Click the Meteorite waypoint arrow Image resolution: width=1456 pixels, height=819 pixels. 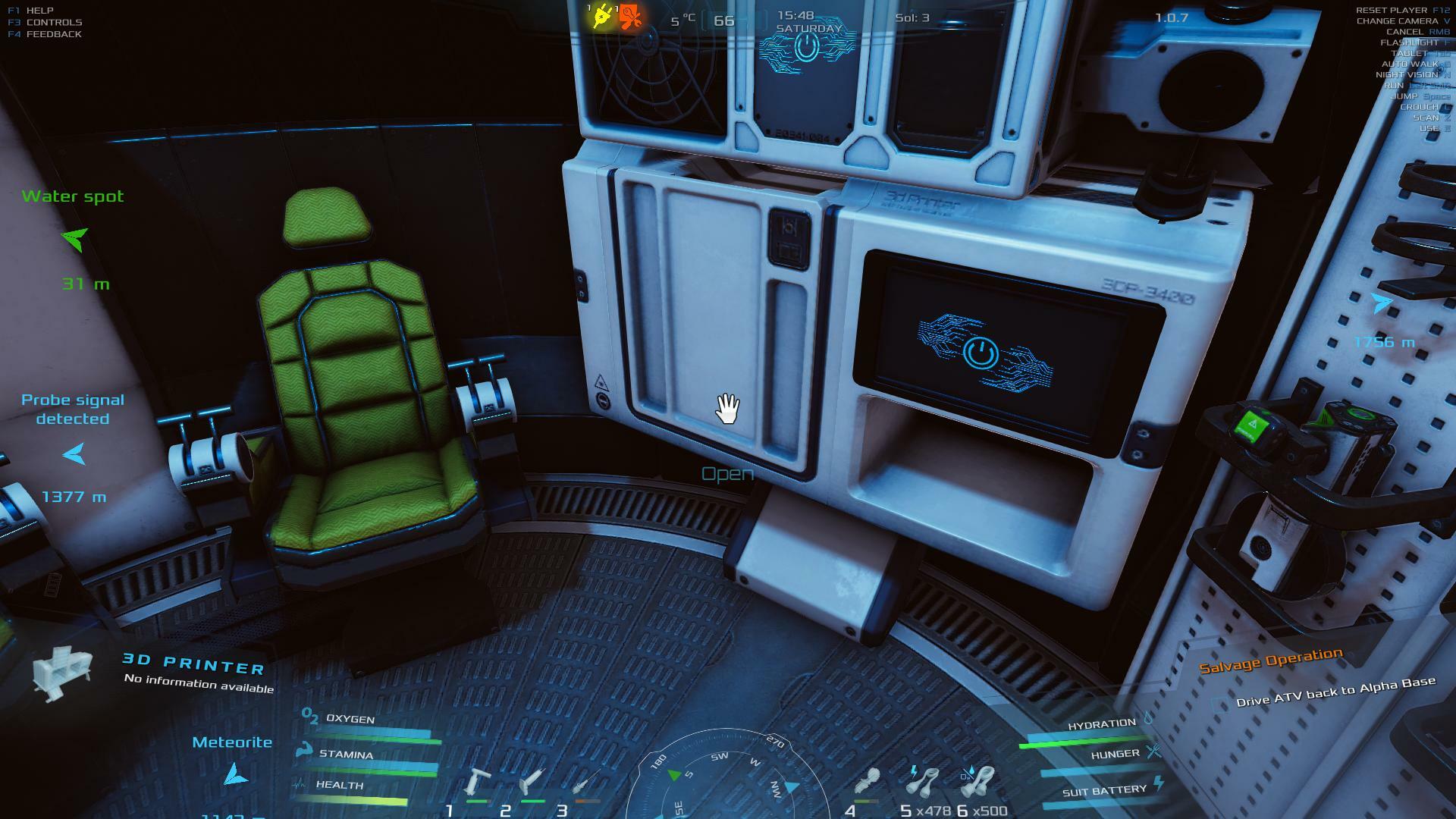[x=236, y=774]
